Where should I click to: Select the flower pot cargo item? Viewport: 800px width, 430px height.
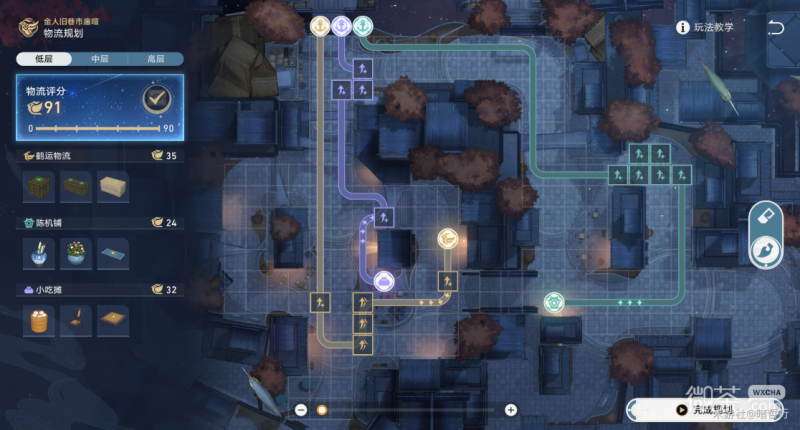(76, 253)
